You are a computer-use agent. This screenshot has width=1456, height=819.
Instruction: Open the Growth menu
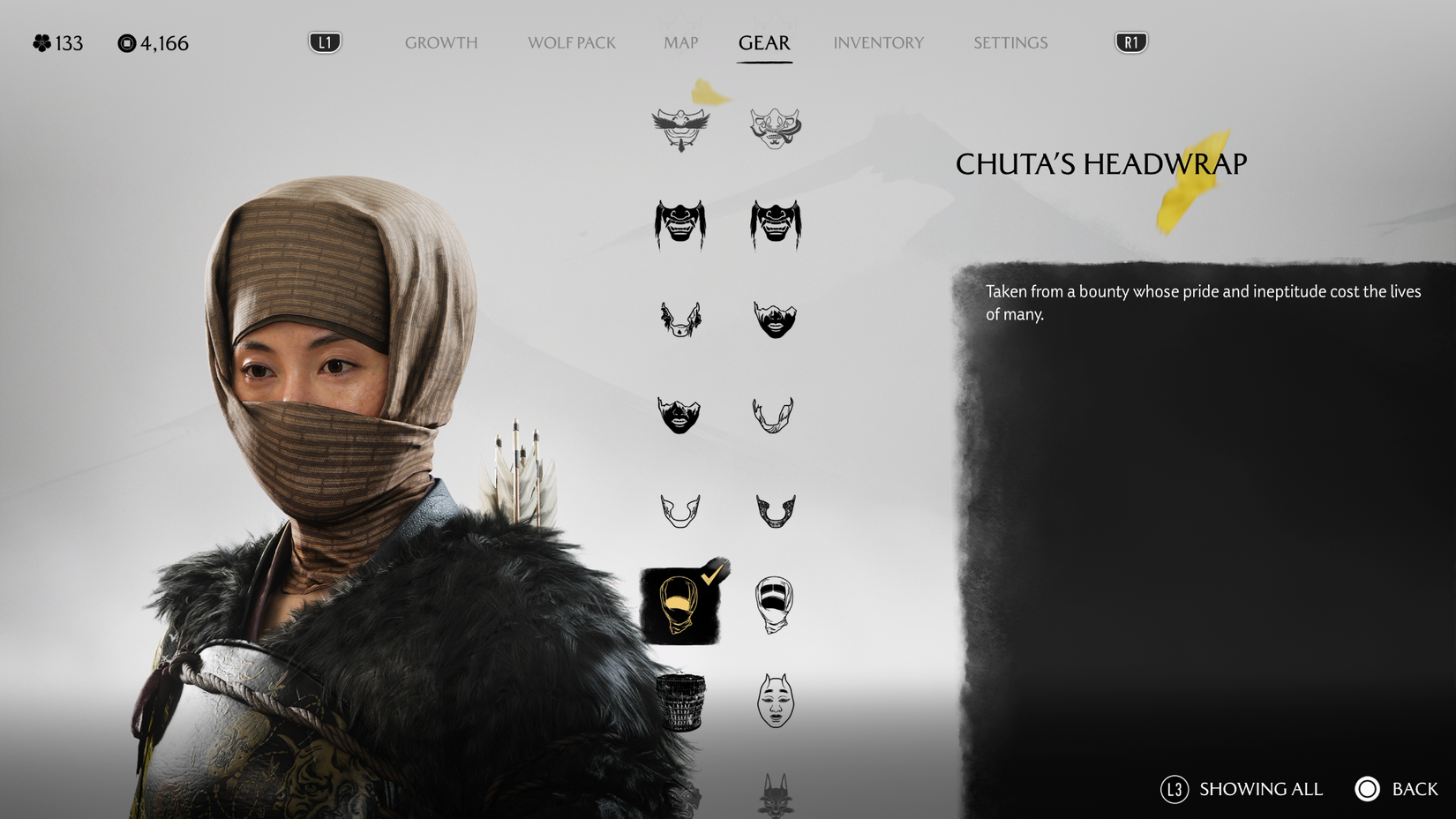(440, 42)
